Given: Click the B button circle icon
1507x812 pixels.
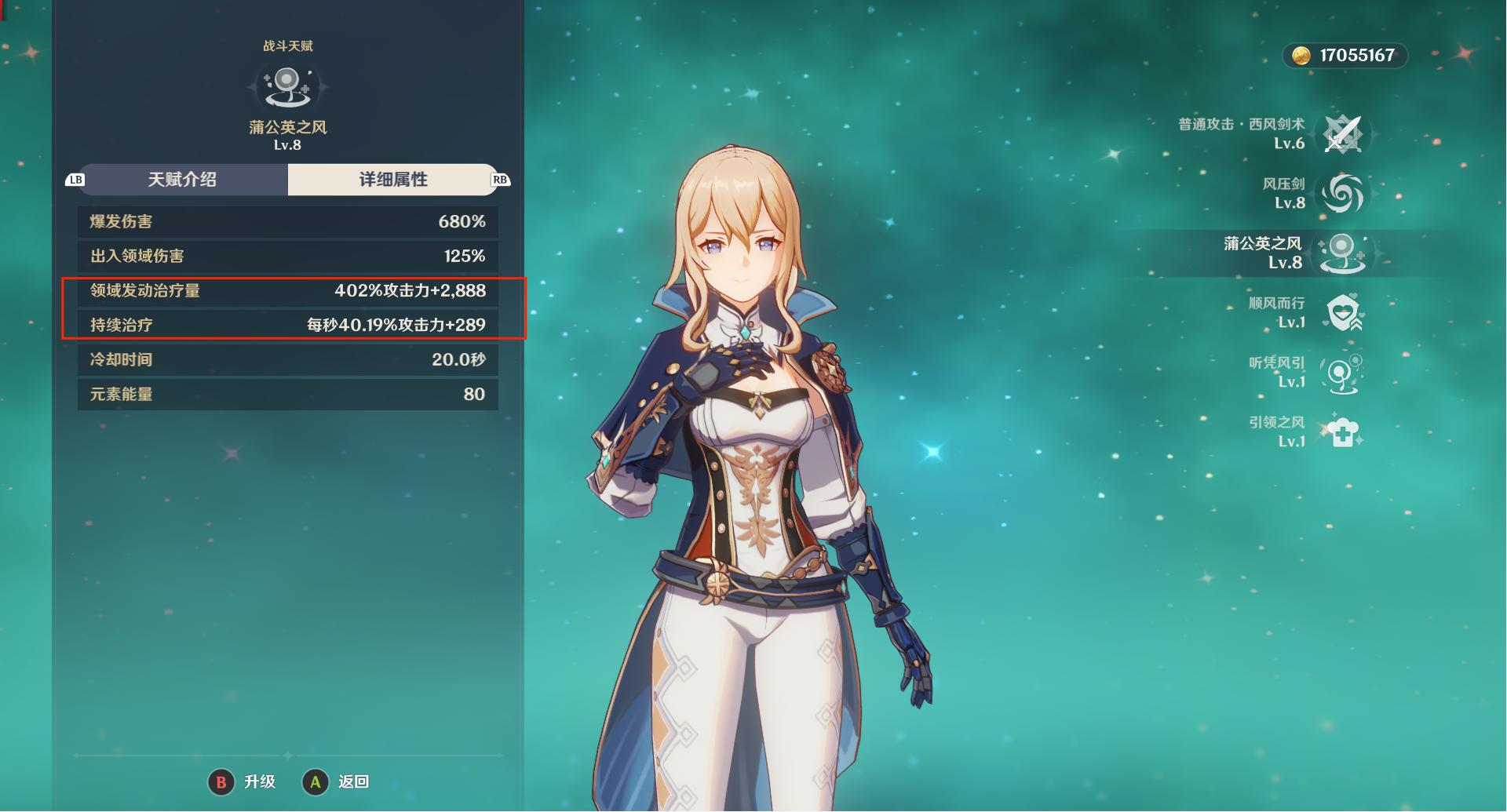Looking at the screenshot, I should coord(222,781).
